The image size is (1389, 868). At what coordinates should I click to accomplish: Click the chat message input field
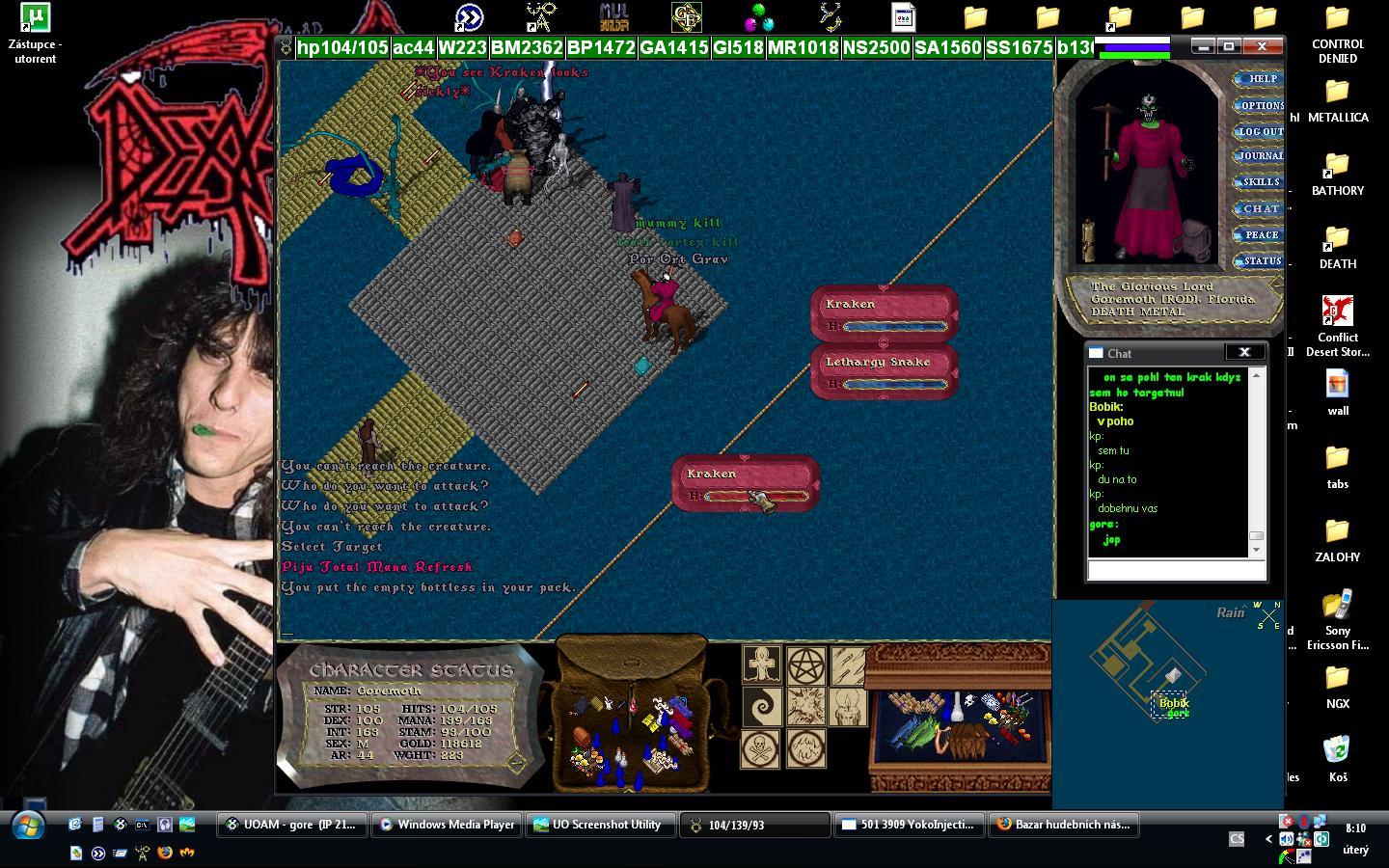click(x=1176, y=571)
